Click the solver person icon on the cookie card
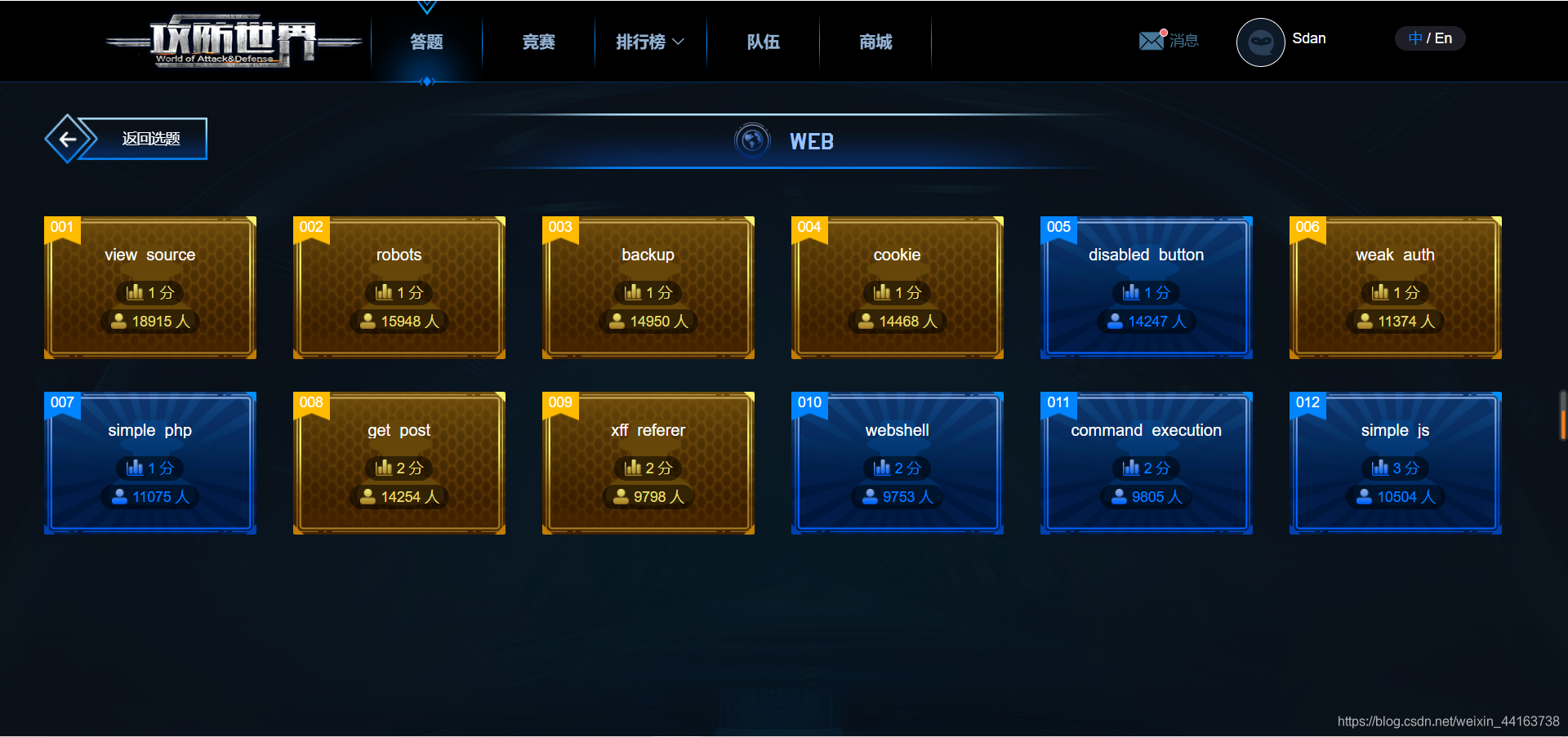 coord(866,321)
